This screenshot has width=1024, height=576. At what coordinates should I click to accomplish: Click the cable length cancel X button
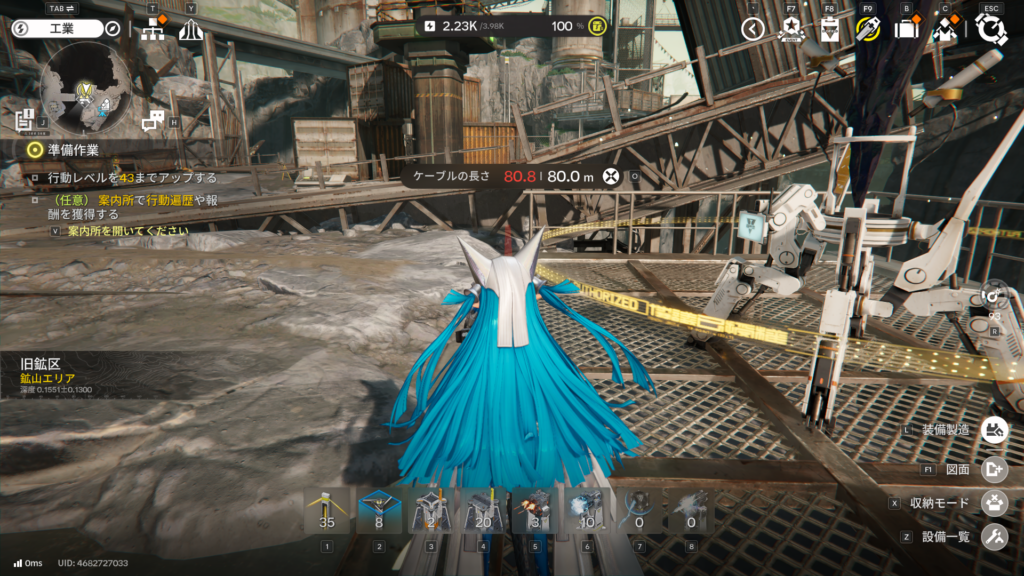(x=608, y=177)
